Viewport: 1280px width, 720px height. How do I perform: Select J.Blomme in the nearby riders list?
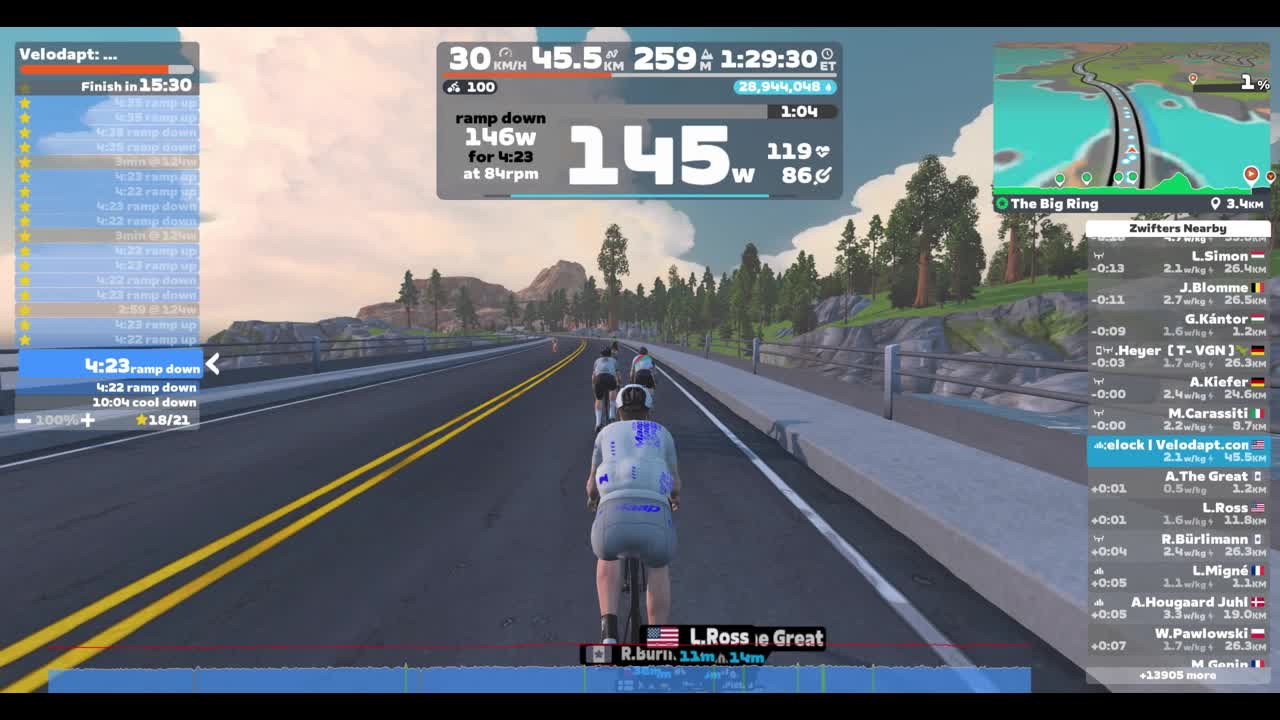pyautogui.click(x=1178, y=293)
